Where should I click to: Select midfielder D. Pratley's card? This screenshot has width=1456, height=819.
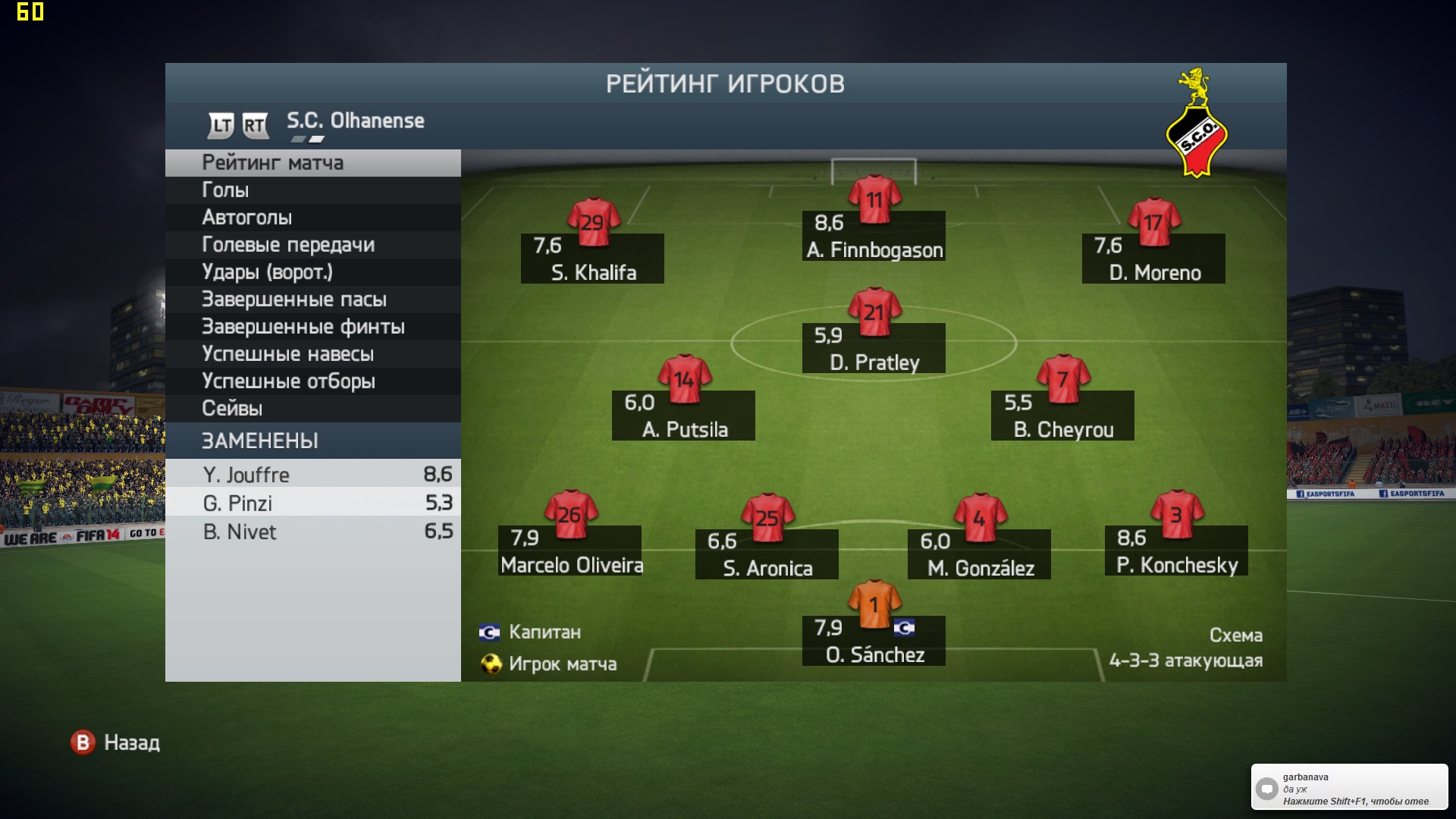point(874,348)
